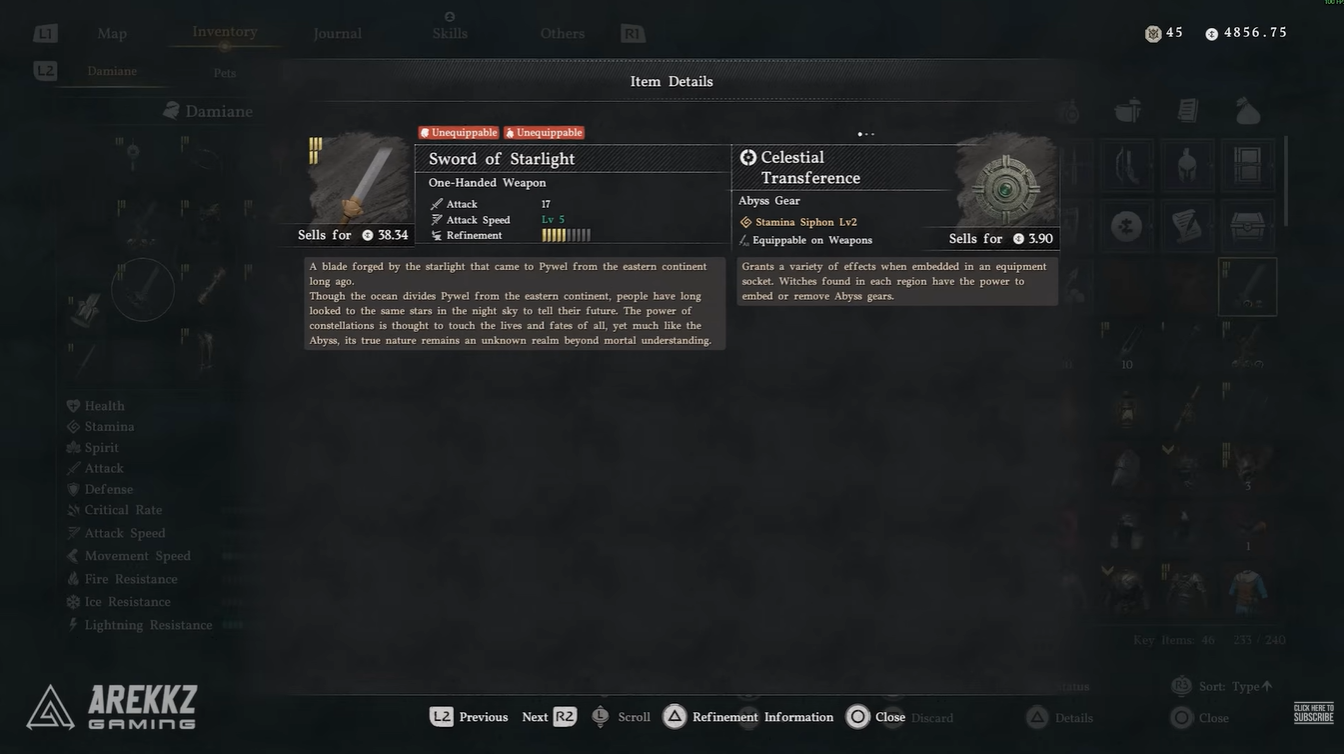1344x754 pixels.
Task: Toggle the first Unequippable tag on the sword
Action: pyautogui.click(x=459, y=132)
